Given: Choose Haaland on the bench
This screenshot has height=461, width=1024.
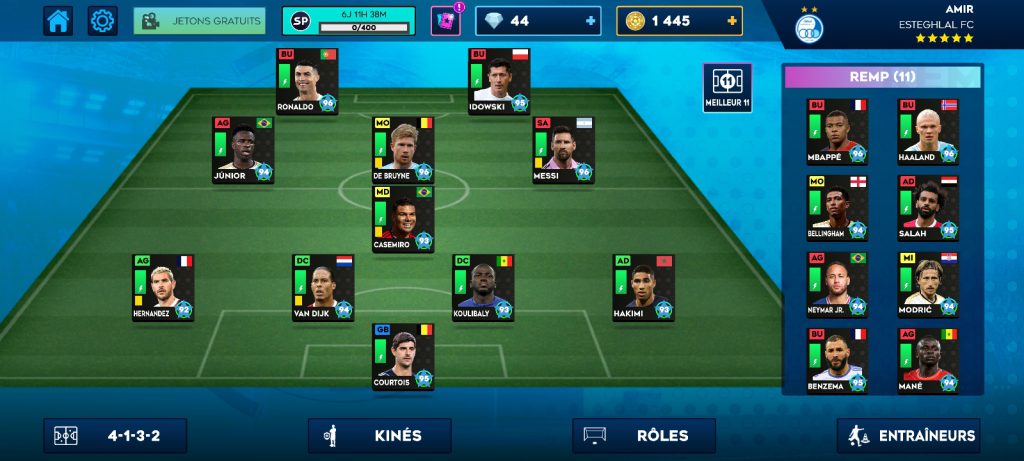Looking at the screenshot, I should [927, 131].
